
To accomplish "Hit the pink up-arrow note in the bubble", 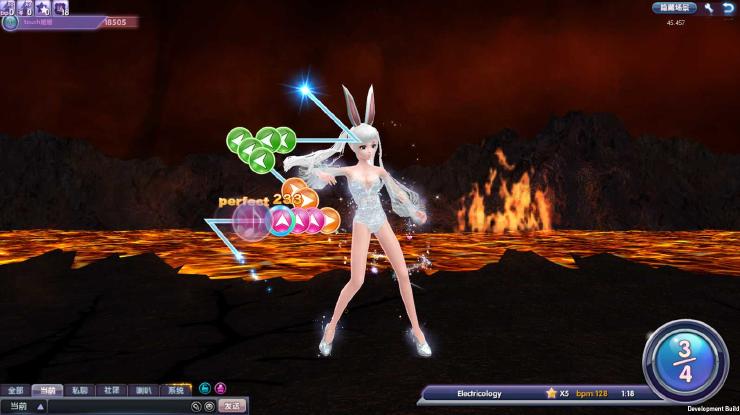I will pos(282,221).
